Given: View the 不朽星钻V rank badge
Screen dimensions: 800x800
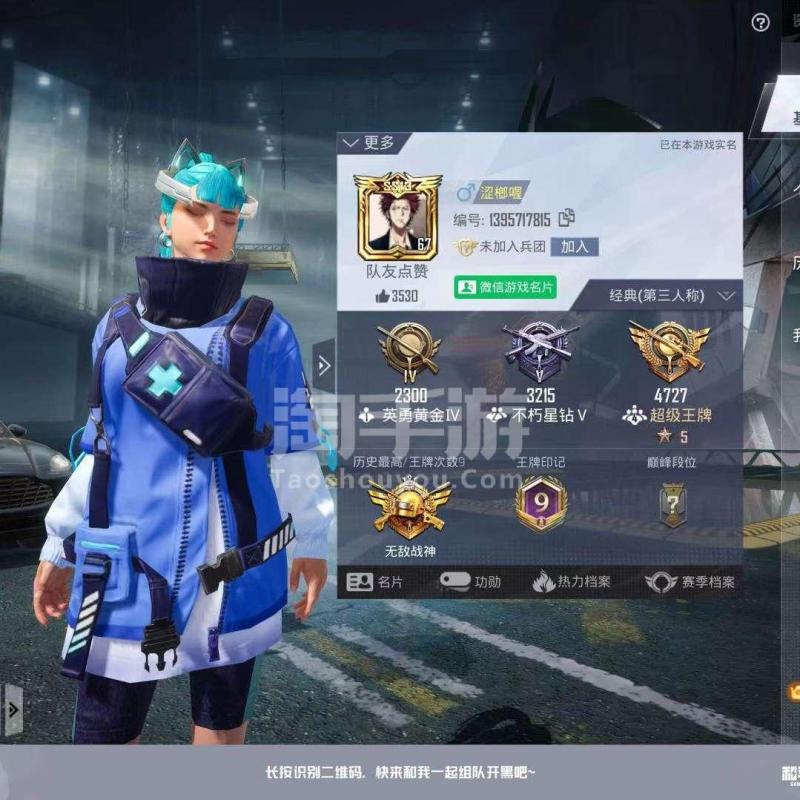Looking at the screenshot, I should point(539,346).
